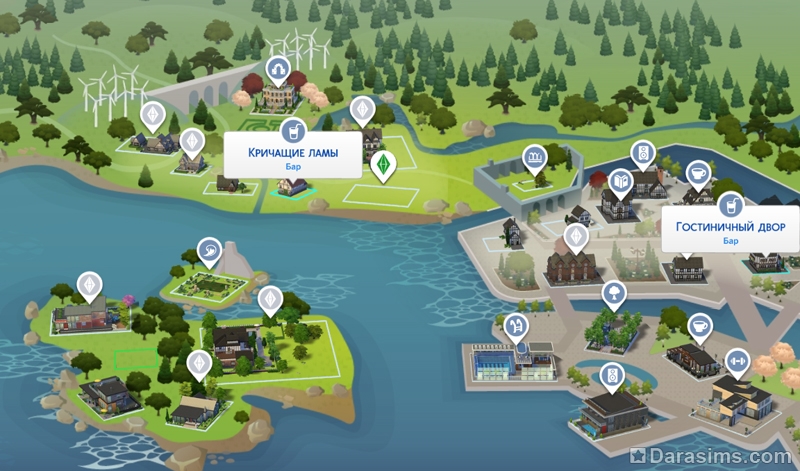This screenshot has width=800, height=471.
Task: Select the Кричащие ламы bar marker
Action: pyautogui.click(x=292, y=131)
